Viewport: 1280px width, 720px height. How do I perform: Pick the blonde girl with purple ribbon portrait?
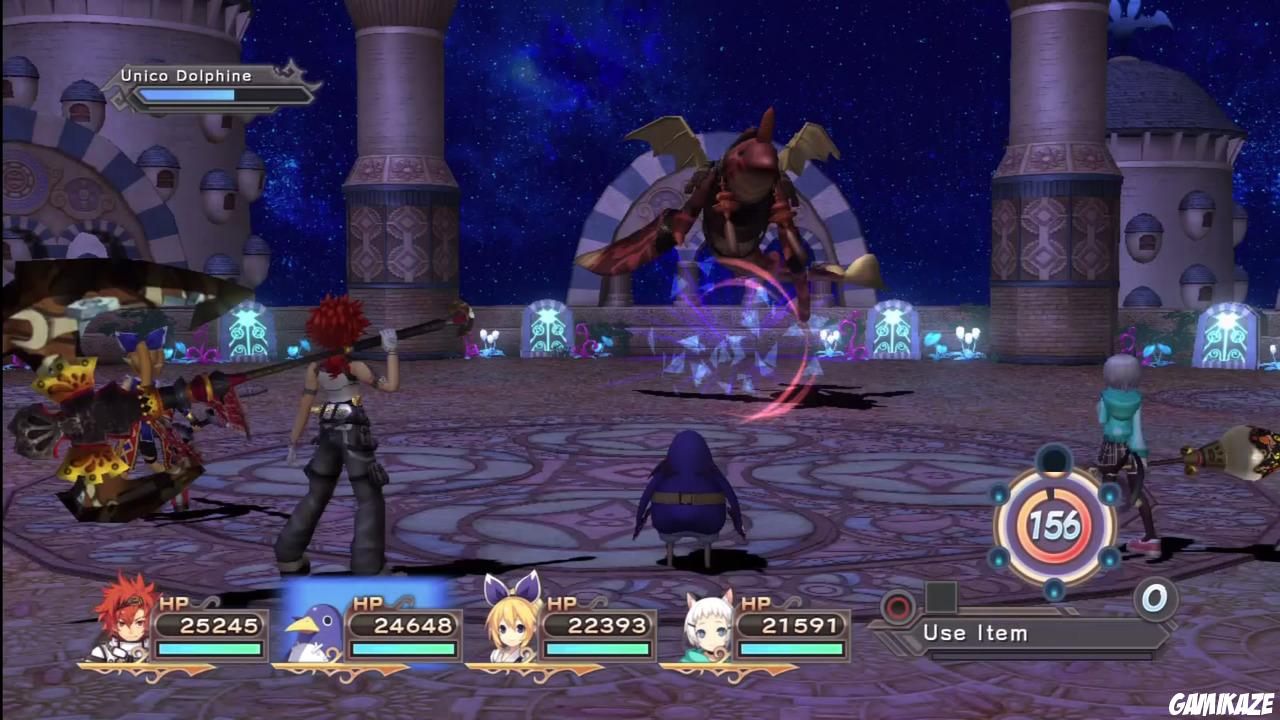pos(509,620)
